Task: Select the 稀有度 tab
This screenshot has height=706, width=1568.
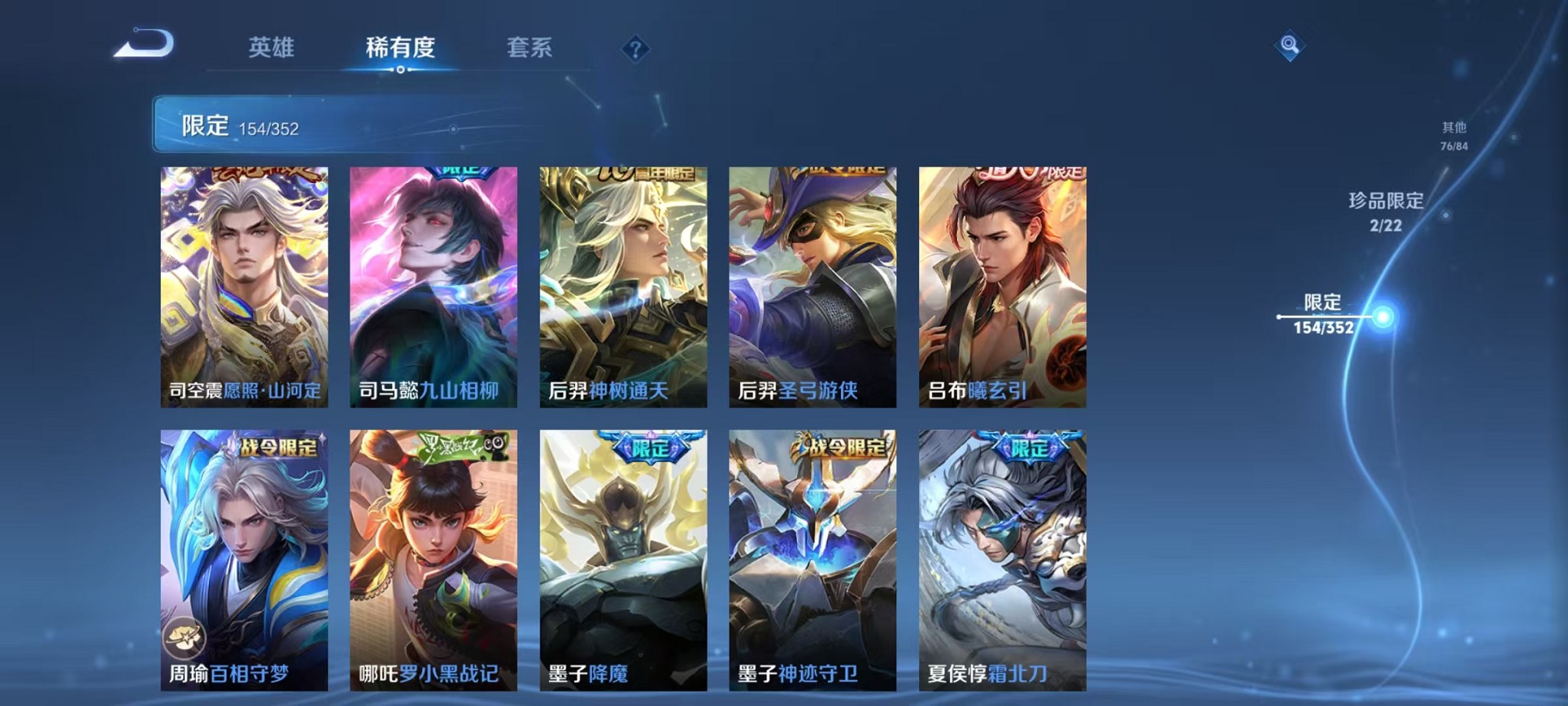Action: point(400,48)
